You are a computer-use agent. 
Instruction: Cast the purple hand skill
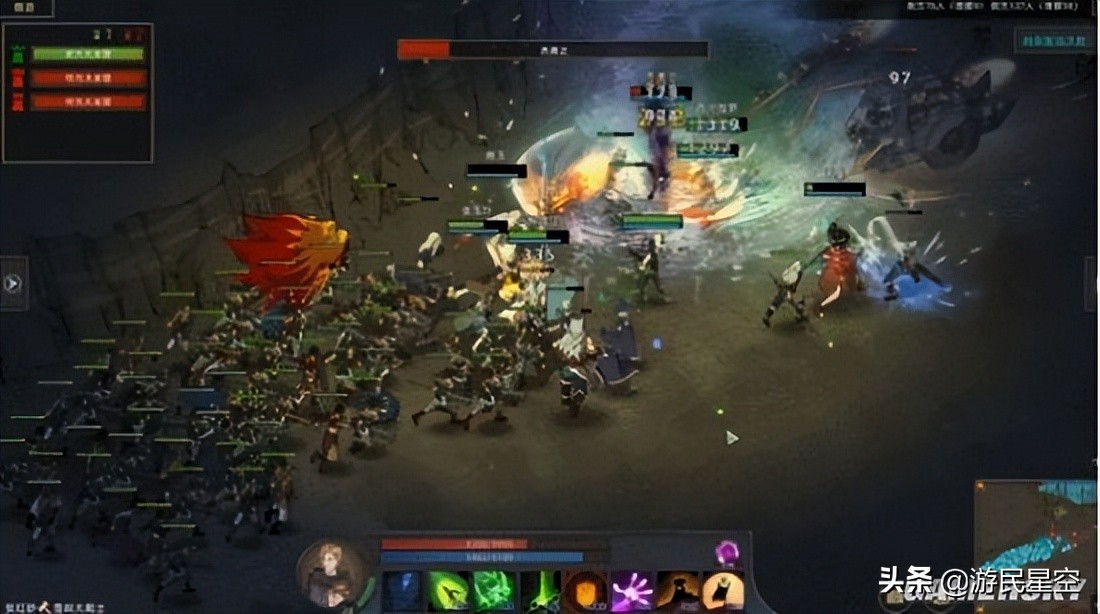pyautogui.click(x=632, y=592)
